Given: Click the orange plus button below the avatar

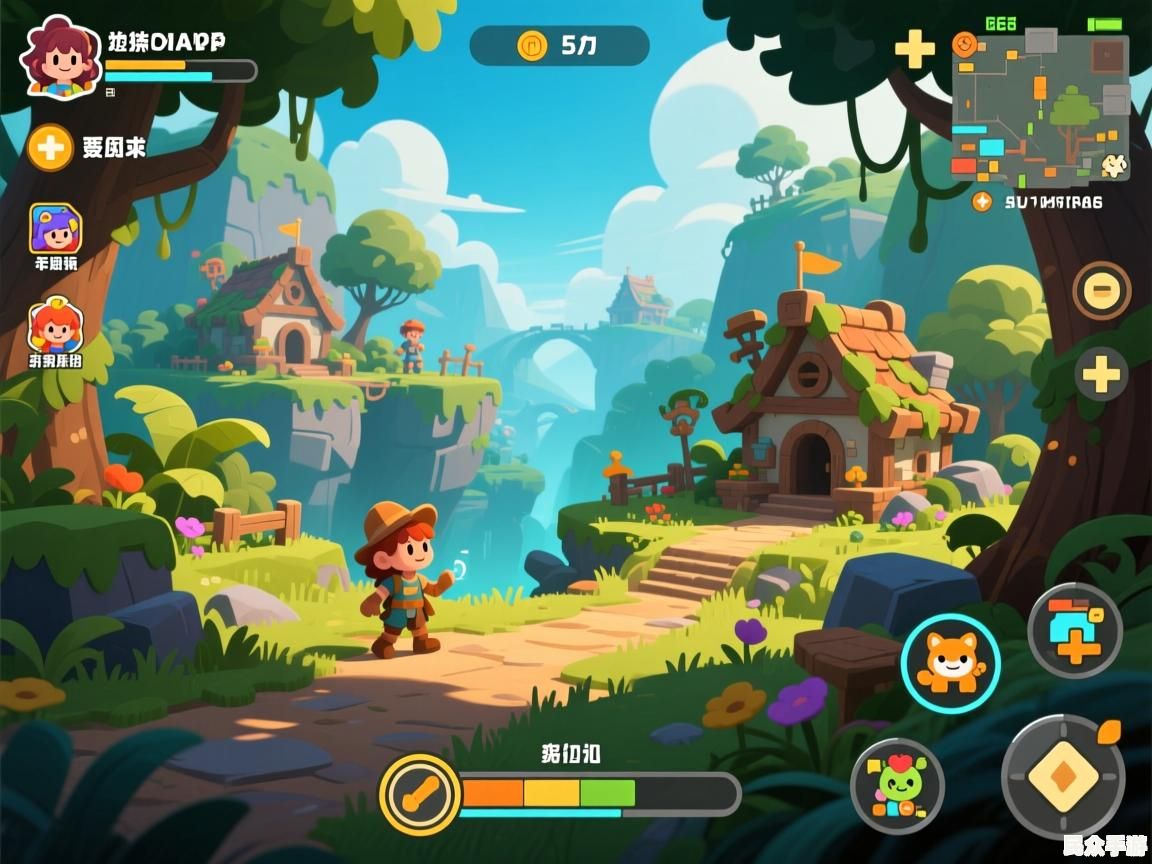Looking at the screenshot, I should click(49, 148).
